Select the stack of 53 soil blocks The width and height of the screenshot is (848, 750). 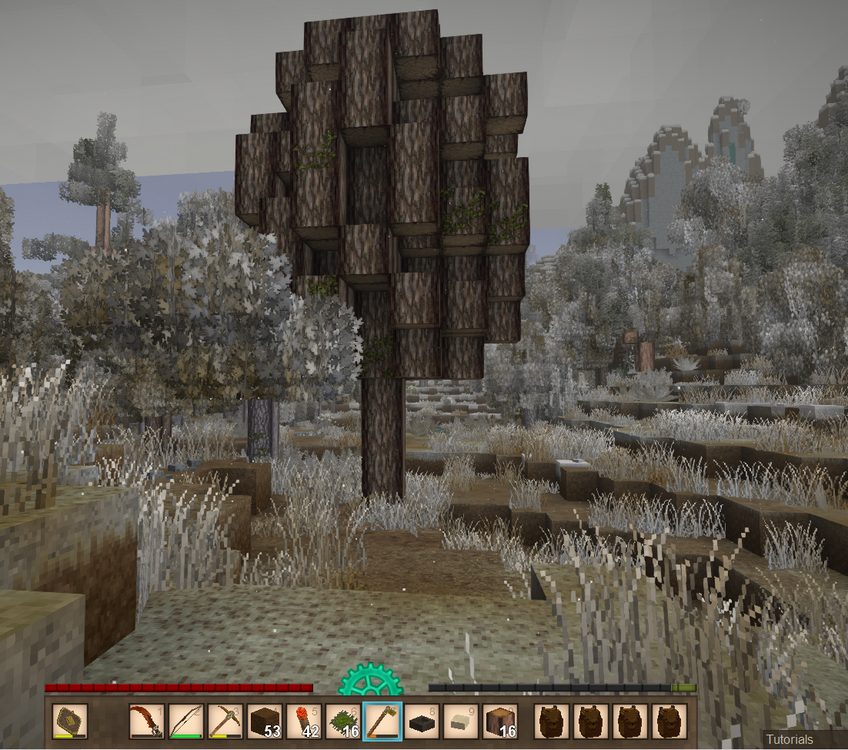tap(264, 721)
